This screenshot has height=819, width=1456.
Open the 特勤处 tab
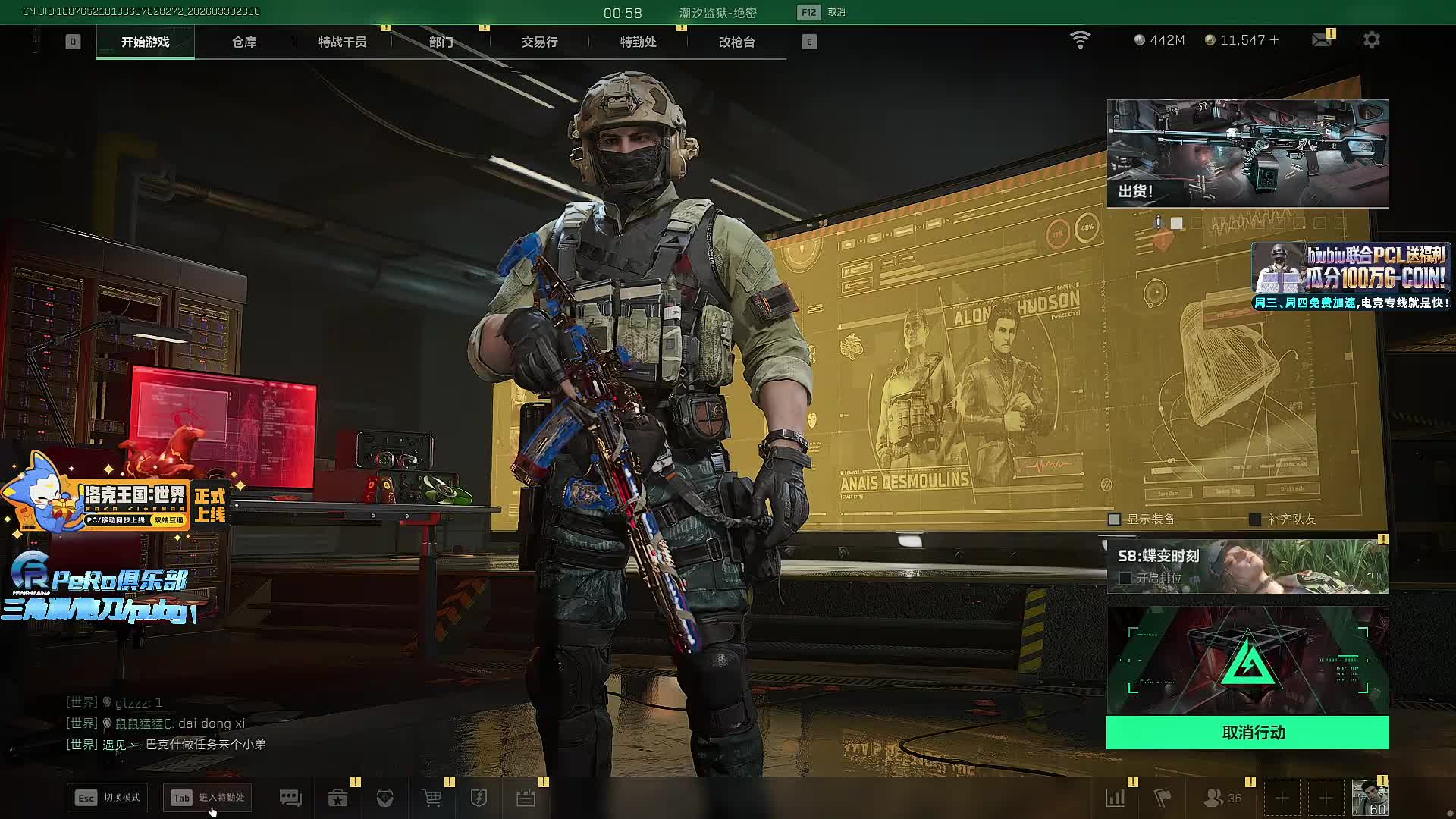click(638, 42)
